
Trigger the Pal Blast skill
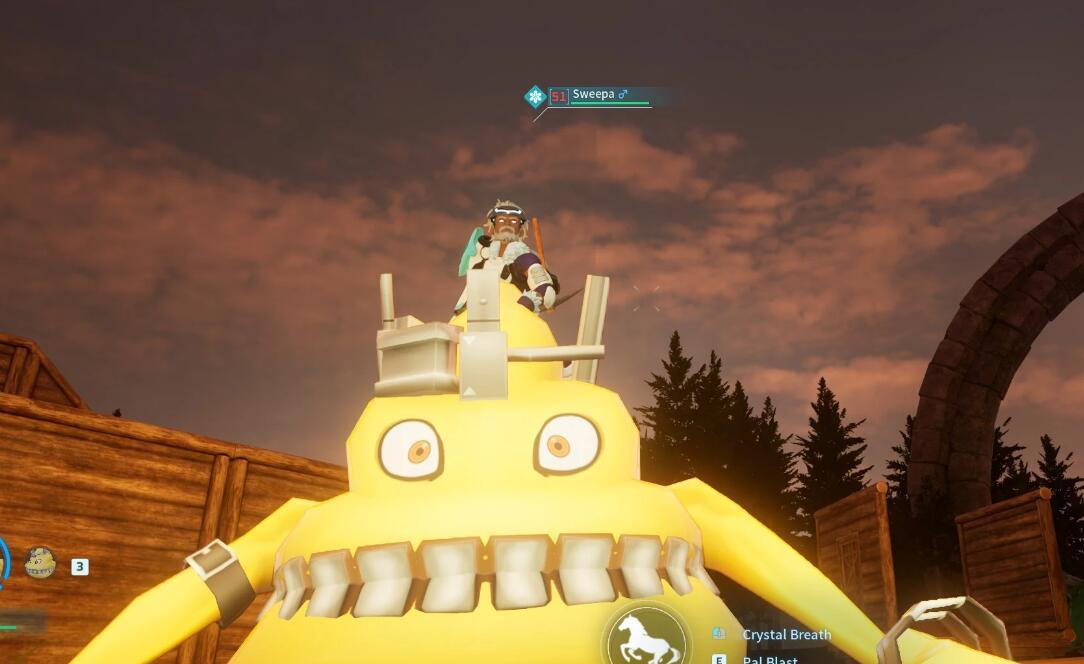[769, 659]
